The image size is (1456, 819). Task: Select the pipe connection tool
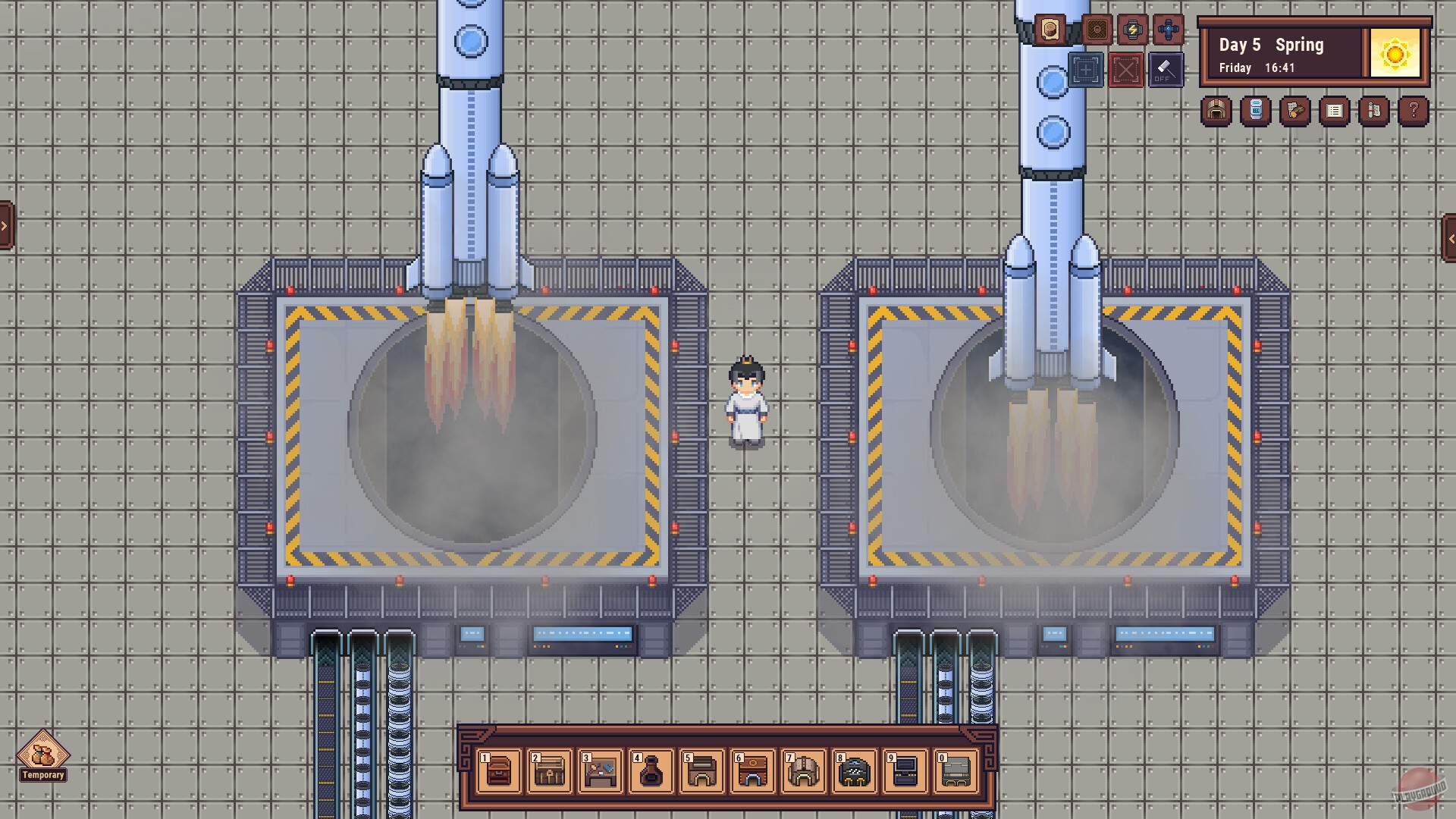pyautogui.click(x=1167, y=30)
